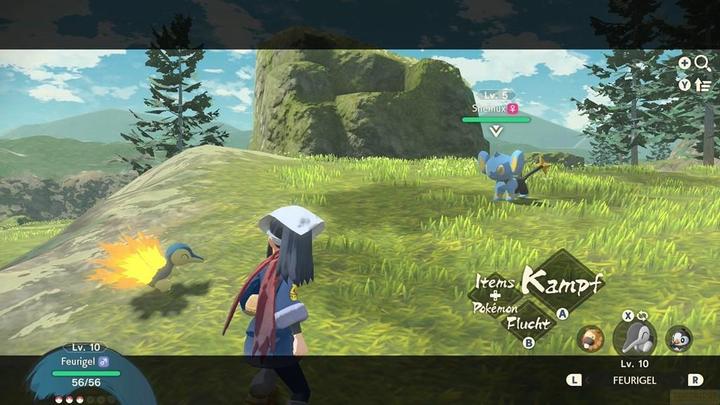Image resolution: width=720 pixels, height=405 pixels.
Task: Open the action order list icon
Action: (702, 84)
